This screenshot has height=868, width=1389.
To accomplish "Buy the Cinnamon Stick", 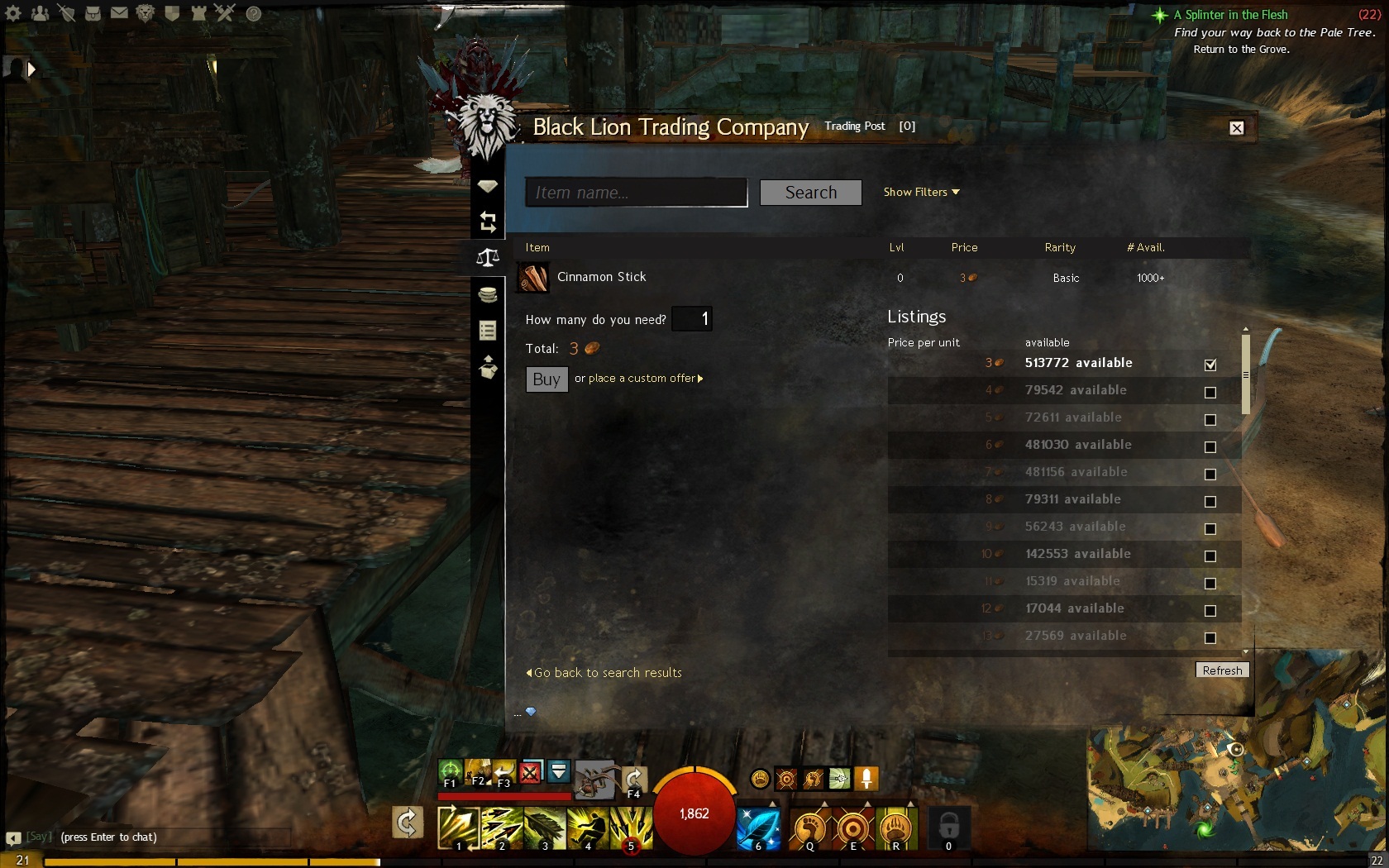I will click(x=547, y=379).
